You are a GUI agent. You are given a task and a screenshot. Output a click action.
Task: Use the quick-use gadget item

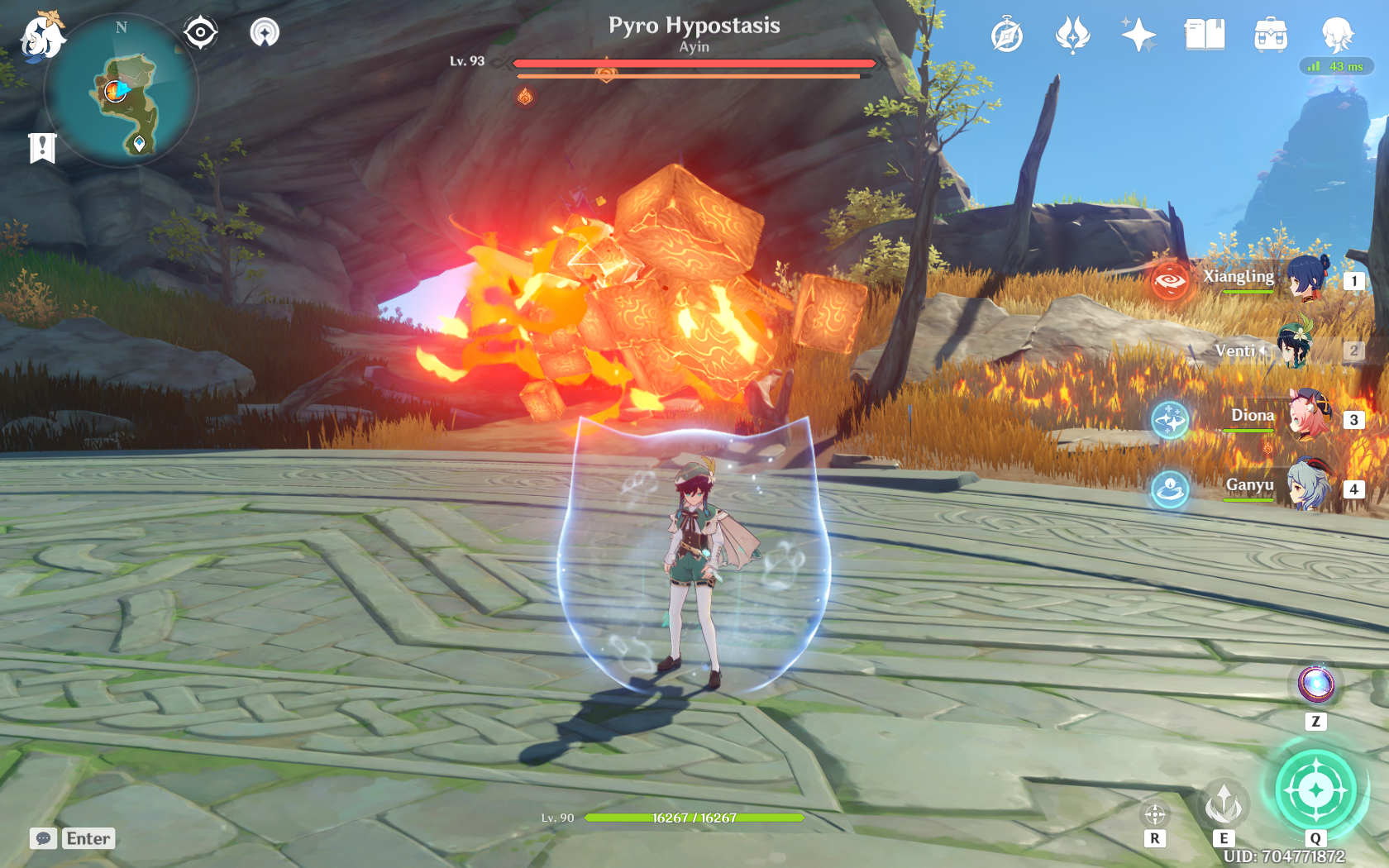(1315, 684)
